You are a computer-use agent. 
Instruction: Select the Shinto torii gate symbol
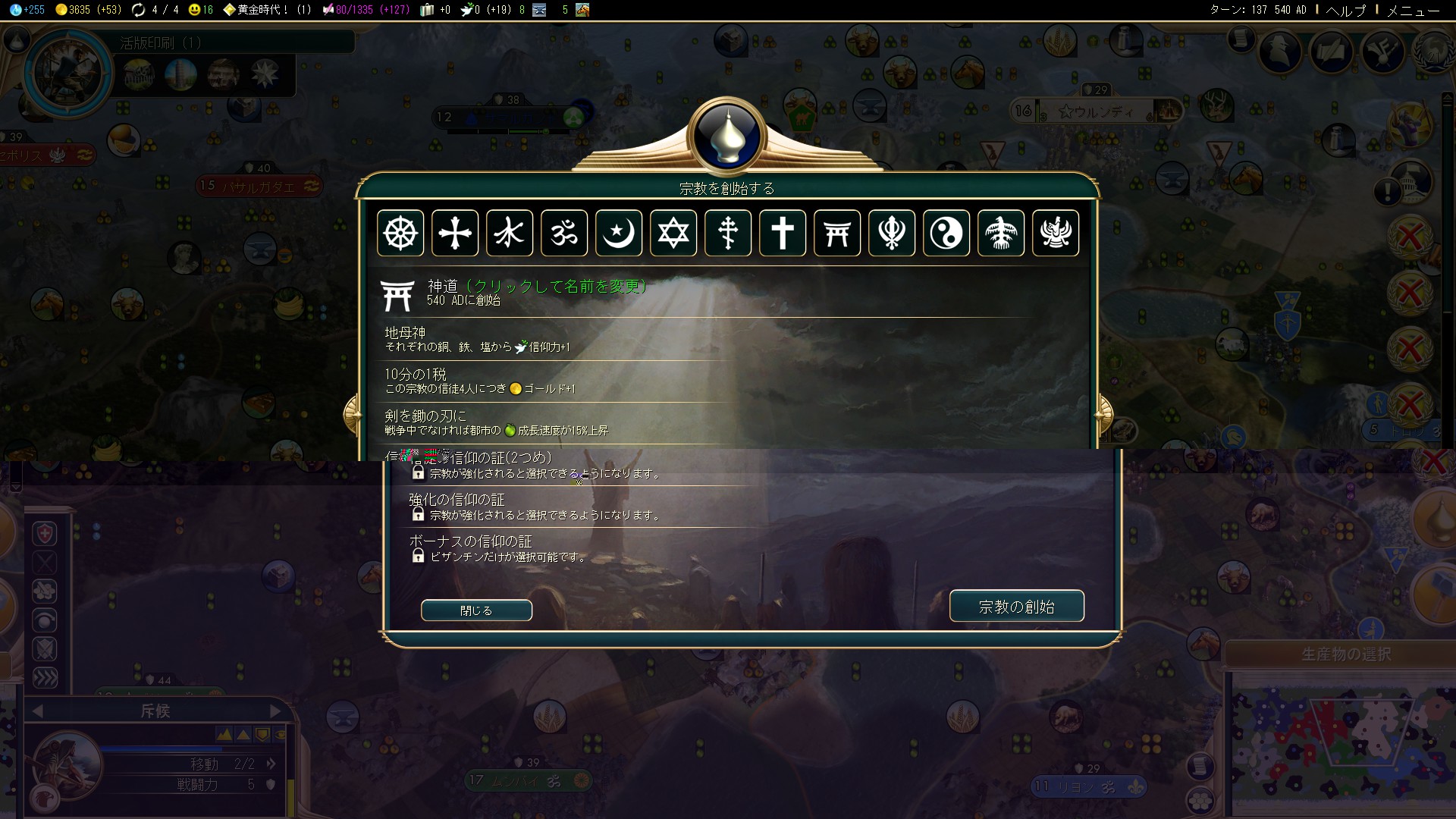[837, 233]
